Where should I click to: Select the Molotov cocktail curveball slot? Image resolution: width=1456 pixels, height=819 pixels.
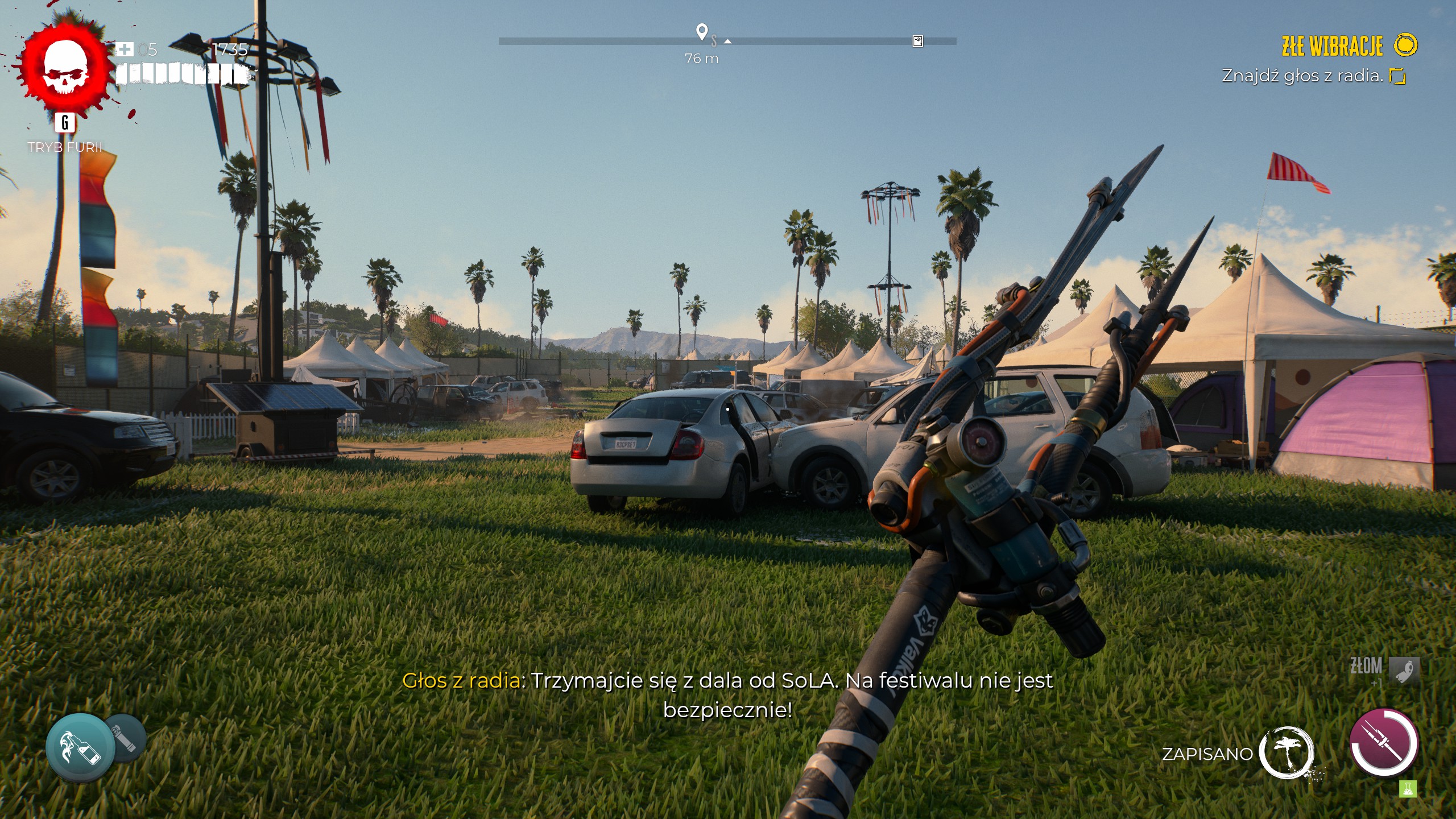80,746
